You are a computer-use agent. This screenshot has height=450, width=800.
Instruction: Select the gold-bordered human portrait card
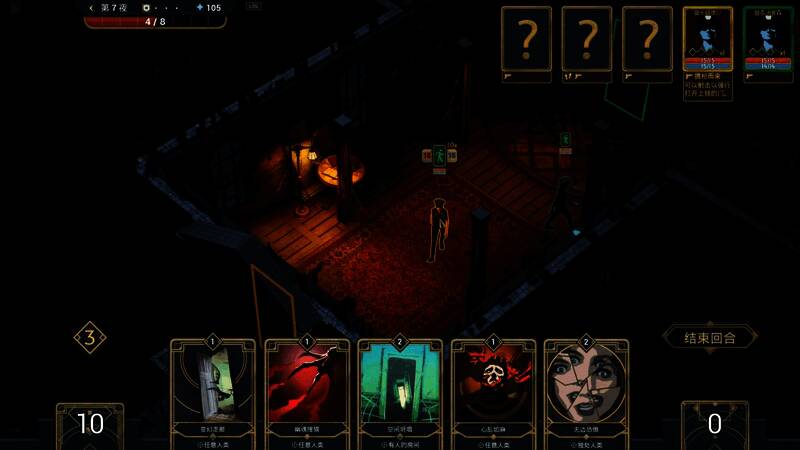point(707,42)
